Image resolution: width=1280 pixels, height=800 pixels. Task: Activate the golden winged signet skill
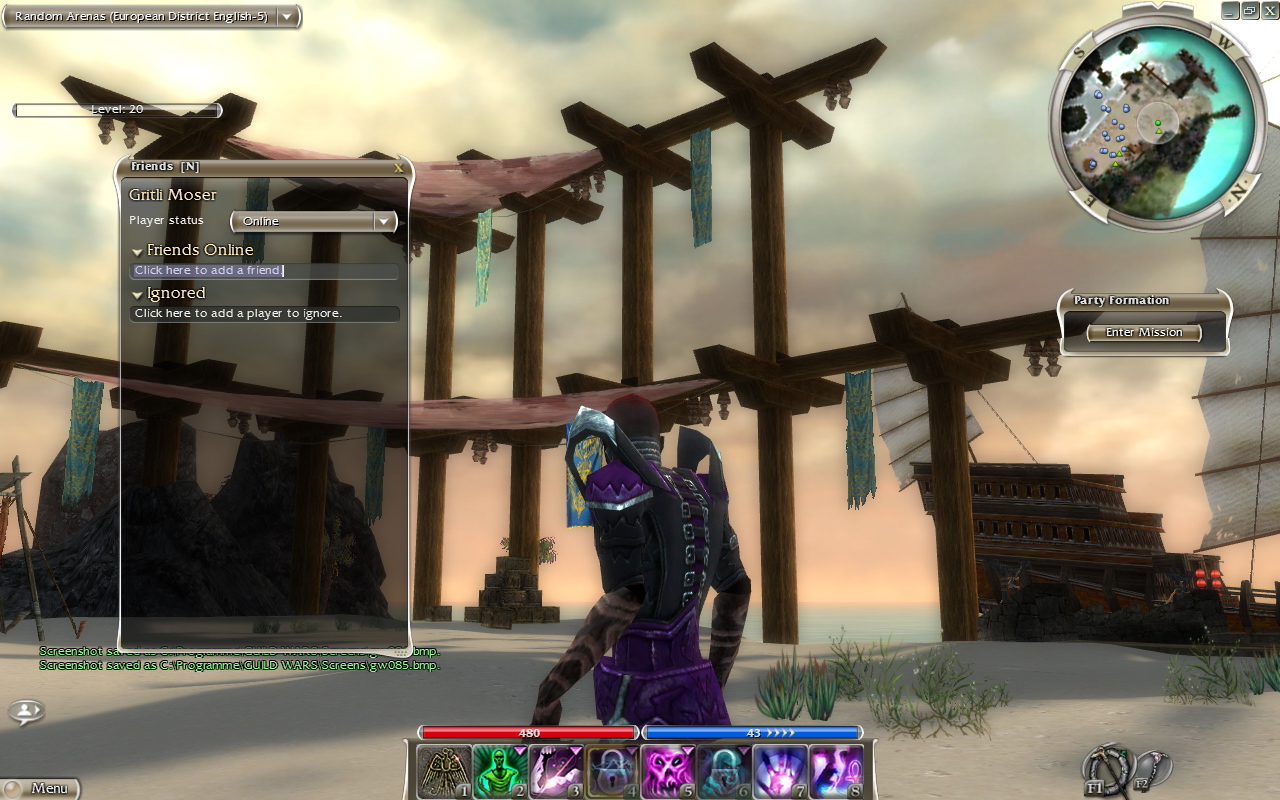point(443,772)
